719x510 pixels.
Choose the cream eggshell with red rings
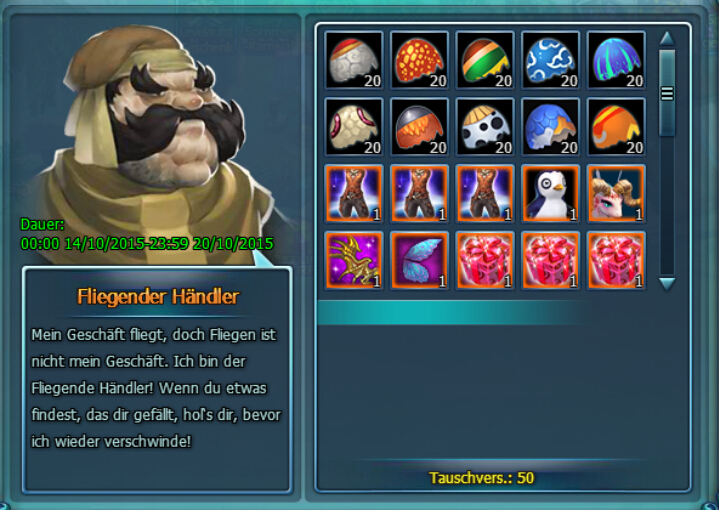pyautogui.click(x=353, y=127)
